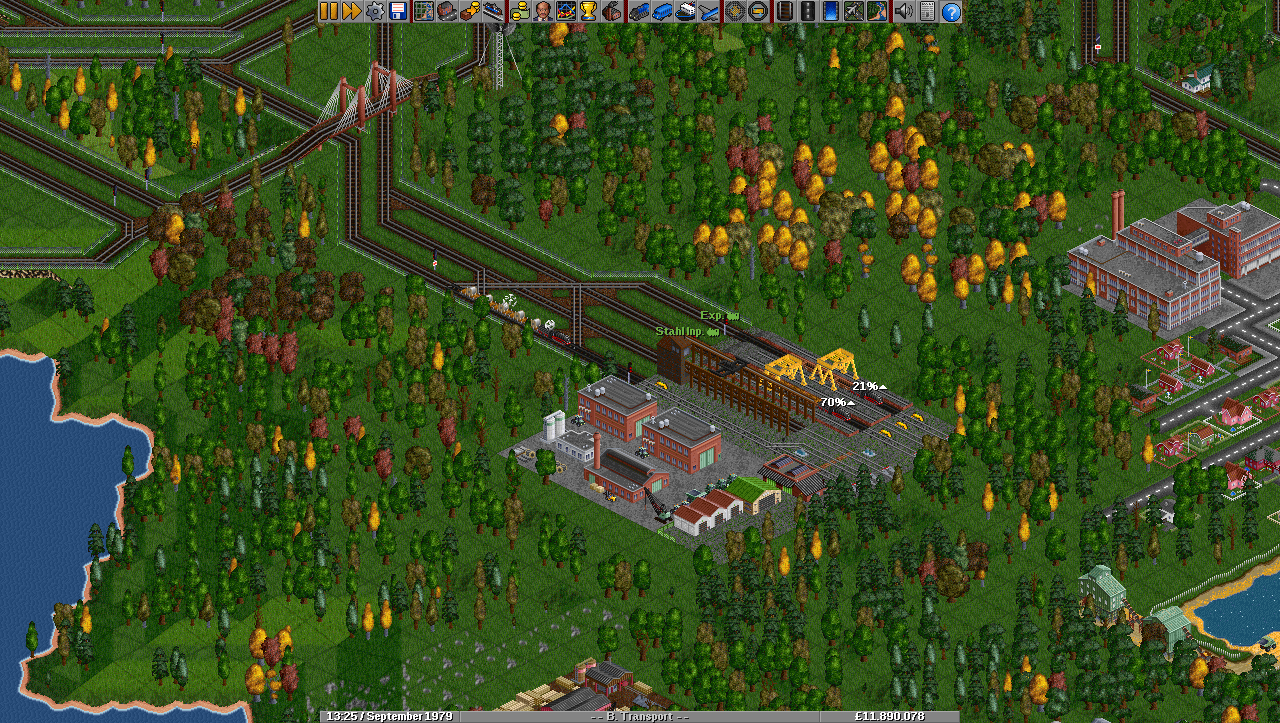1280x723 pixels.
Task: Toggle fast forward mode
Action: click(351, 11)
